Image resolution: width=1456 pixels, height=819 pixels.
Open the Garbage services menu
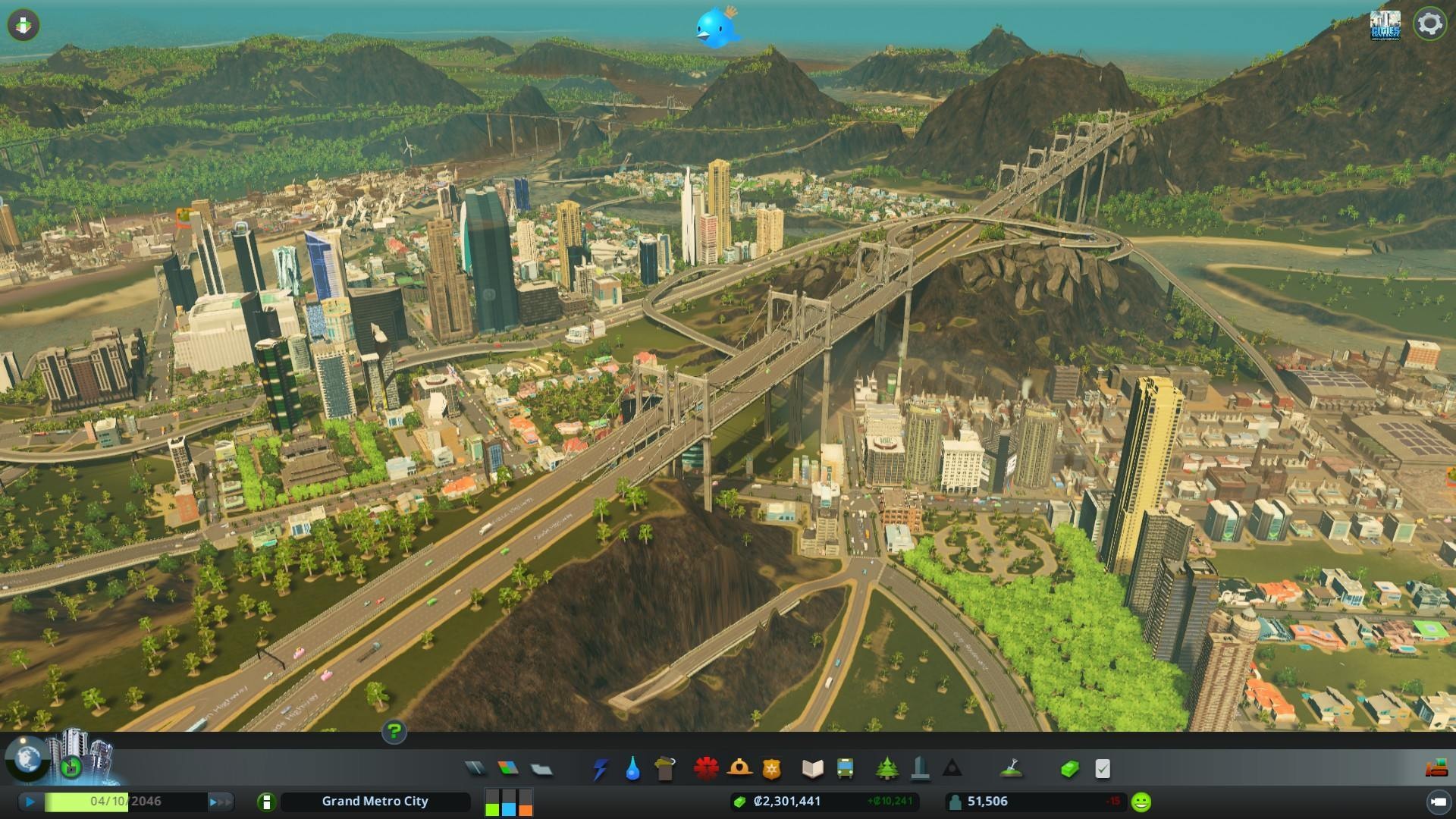click(x=665, y=769)
